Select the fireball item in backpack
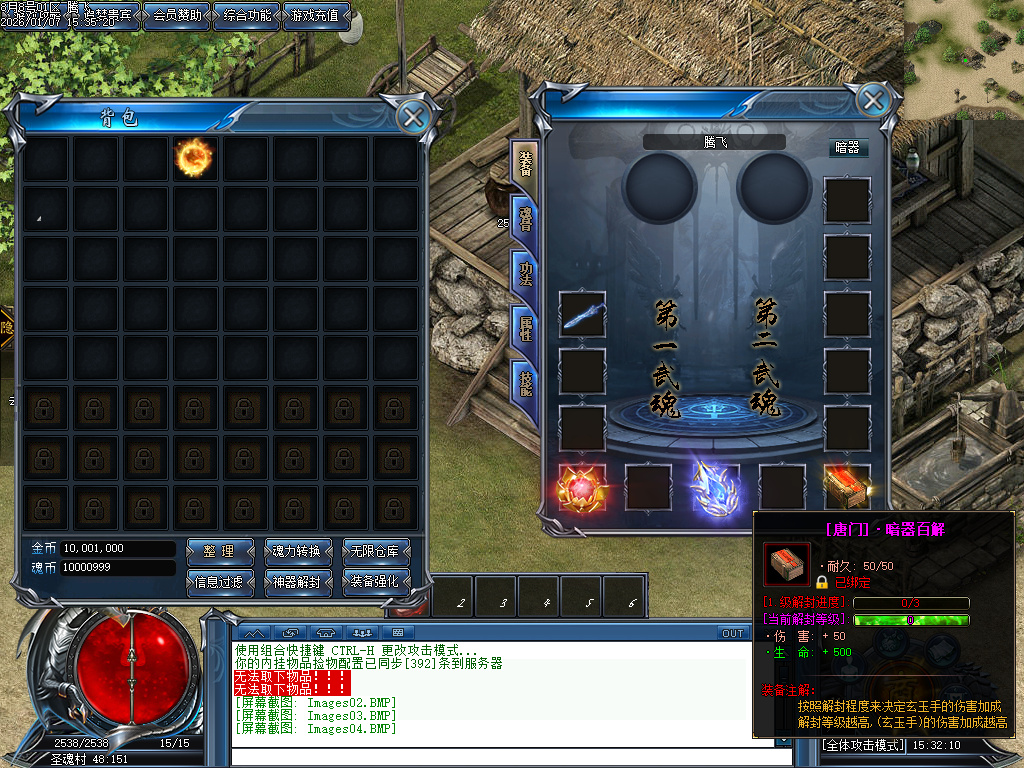This screenshot has width=1024, height=768. click(195, 157)
